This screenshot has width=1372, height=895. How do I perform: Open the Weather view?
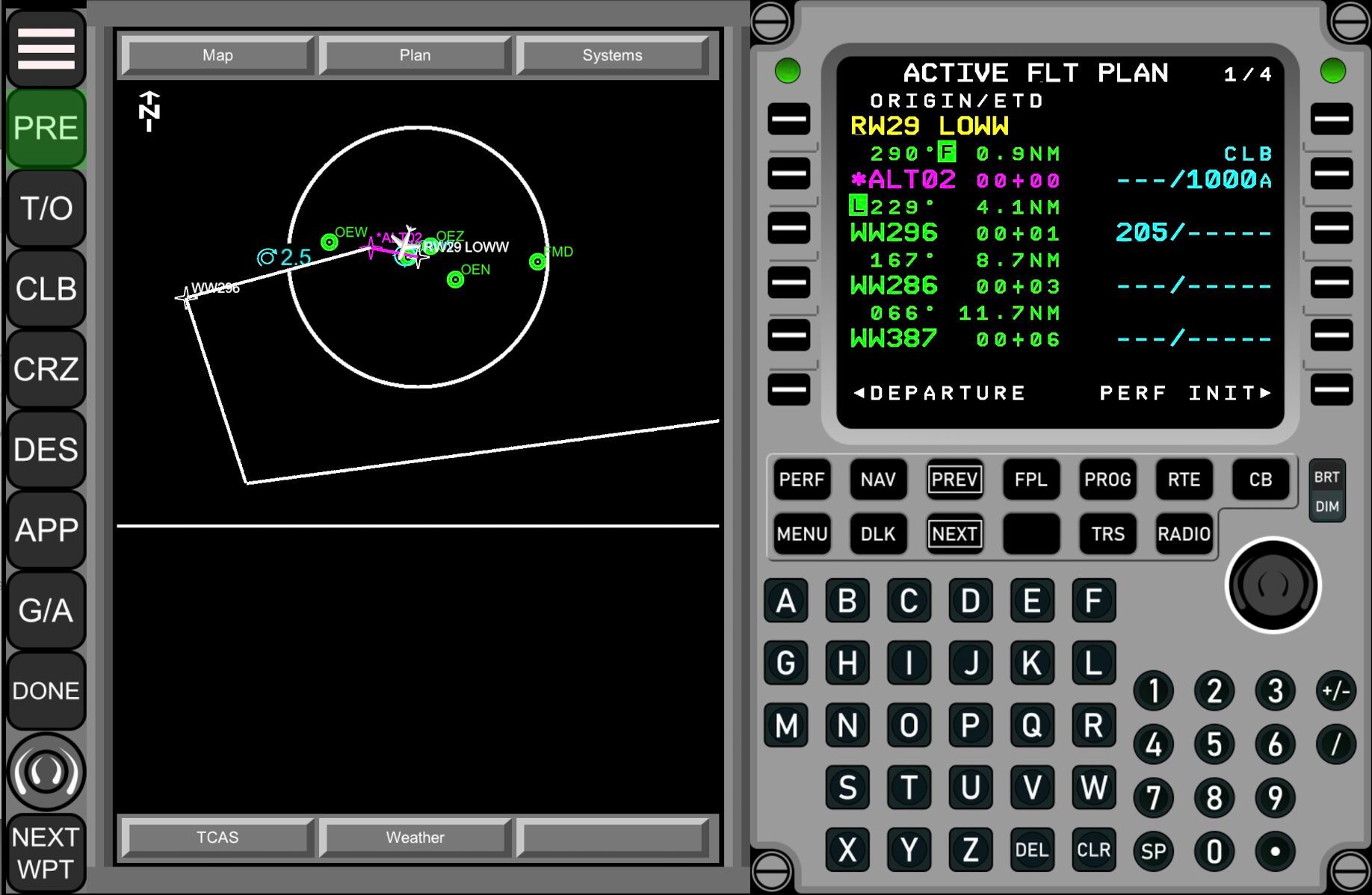(x=415, y=837)
